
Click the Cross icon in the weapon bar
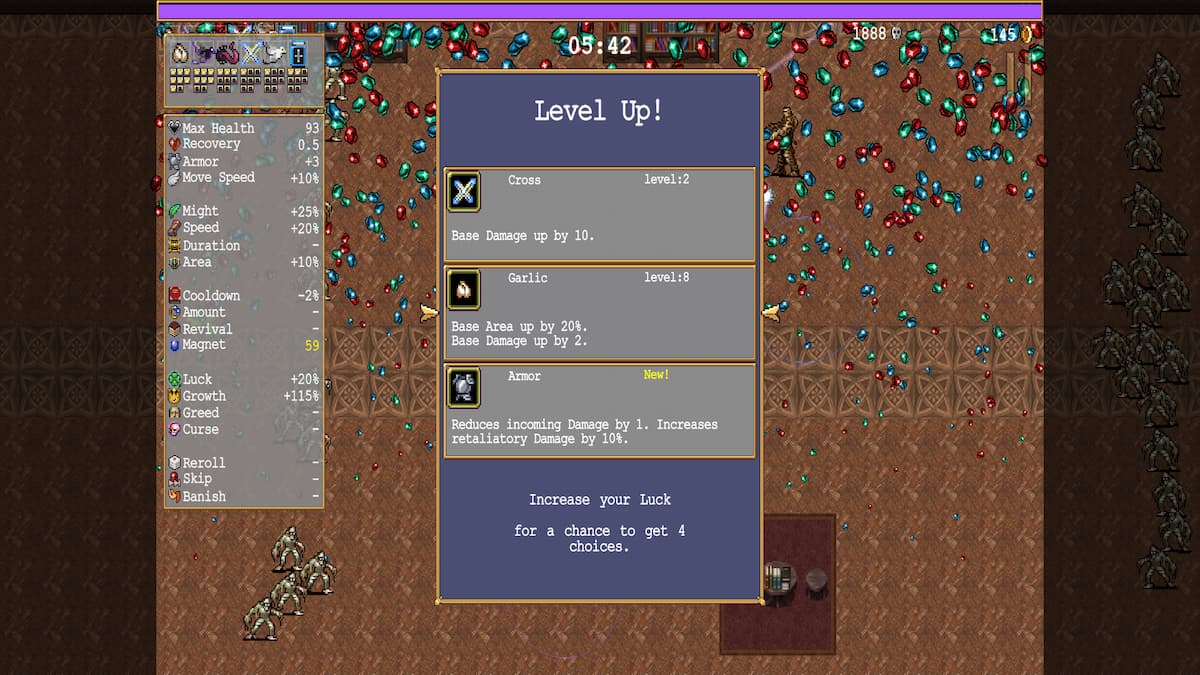click(250, 54)
